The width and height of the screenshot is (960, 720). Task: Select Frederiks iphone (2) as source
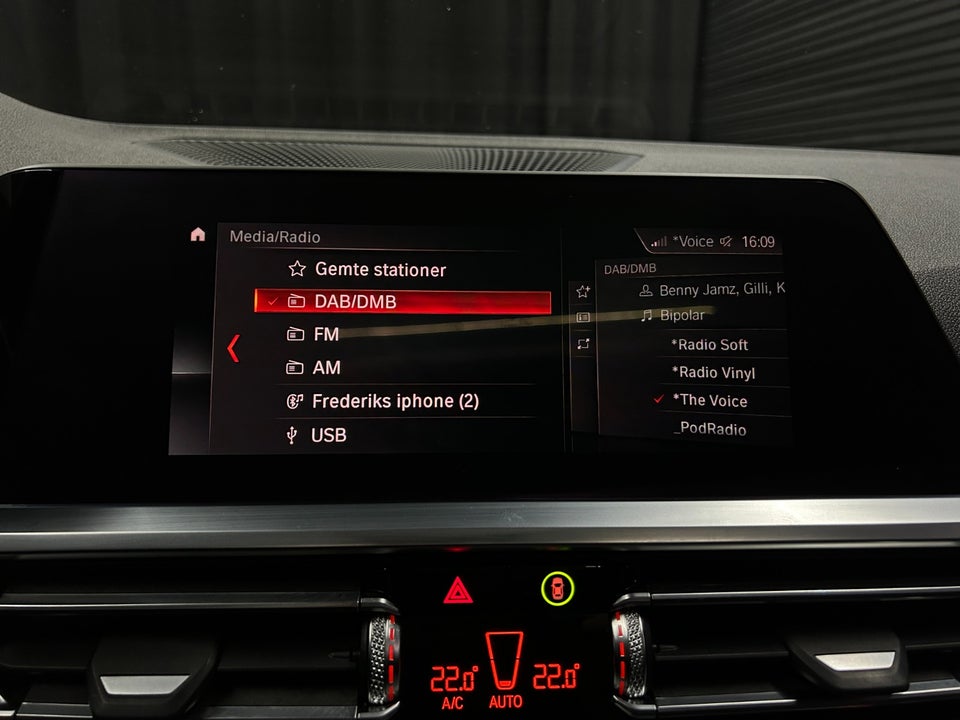click(394, 401)
